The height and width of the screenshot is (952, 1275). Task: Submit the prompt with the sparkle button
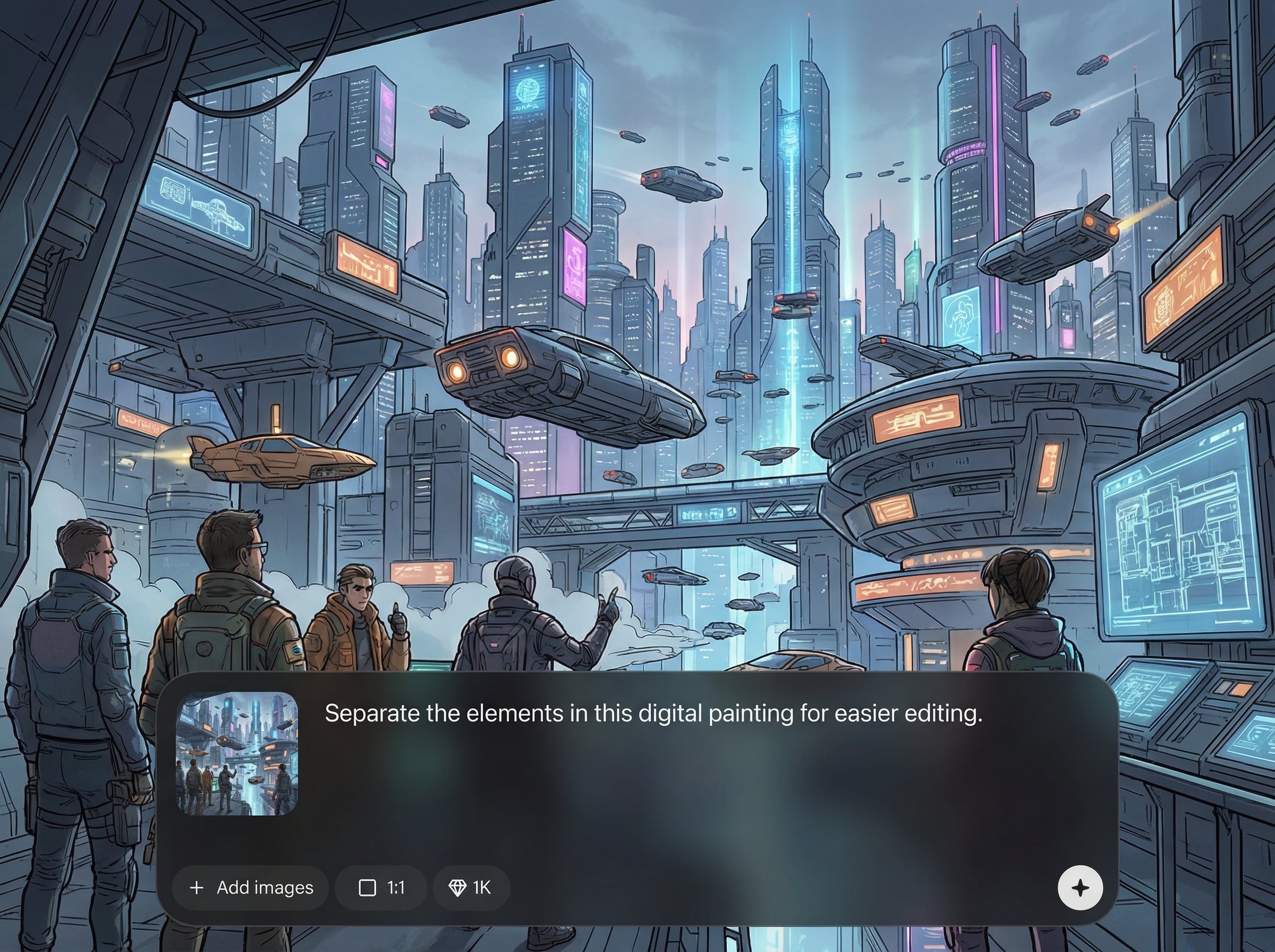(x=1080, y=888)
